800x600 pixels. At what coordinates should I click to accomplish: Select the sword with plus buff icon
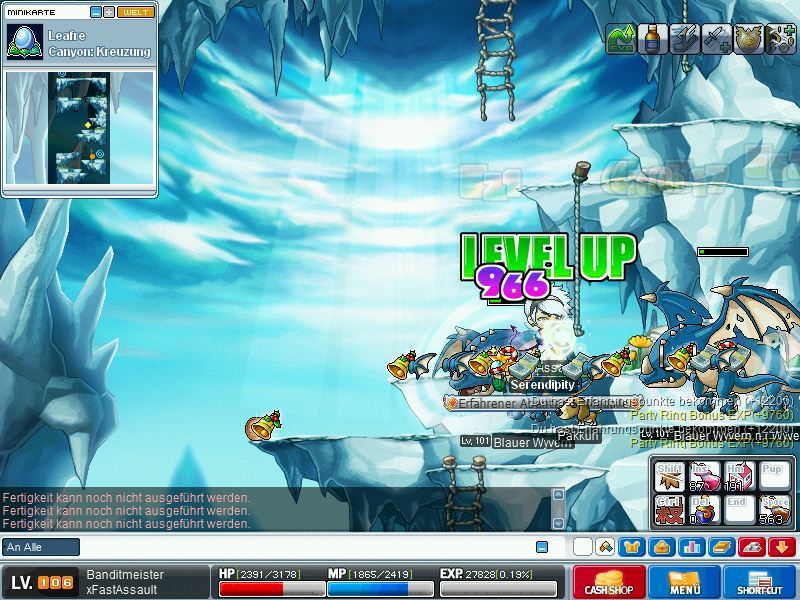[716, 39]
